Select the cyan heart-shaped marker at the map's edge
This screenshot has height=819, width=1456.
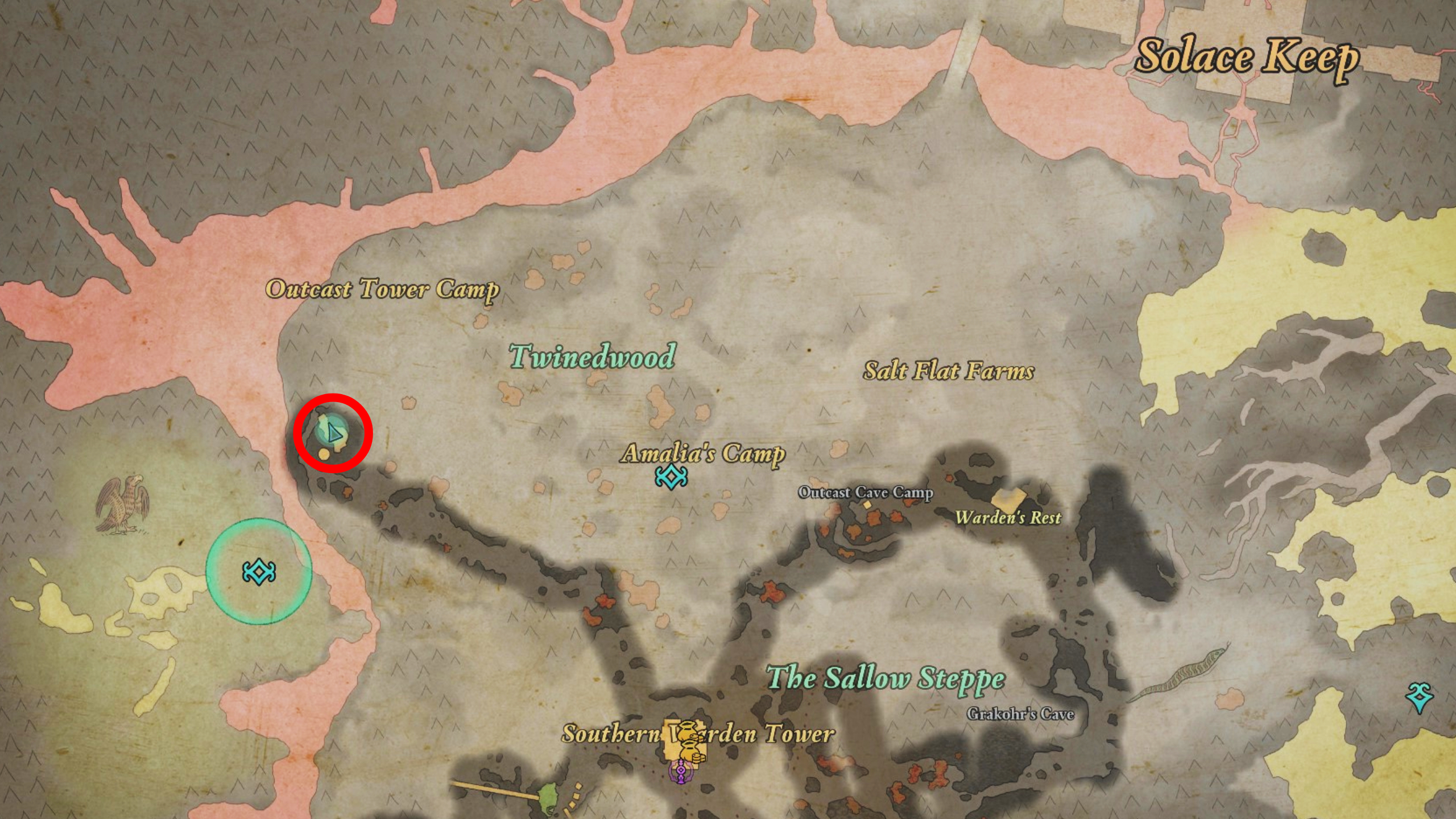coord(1420,698)
